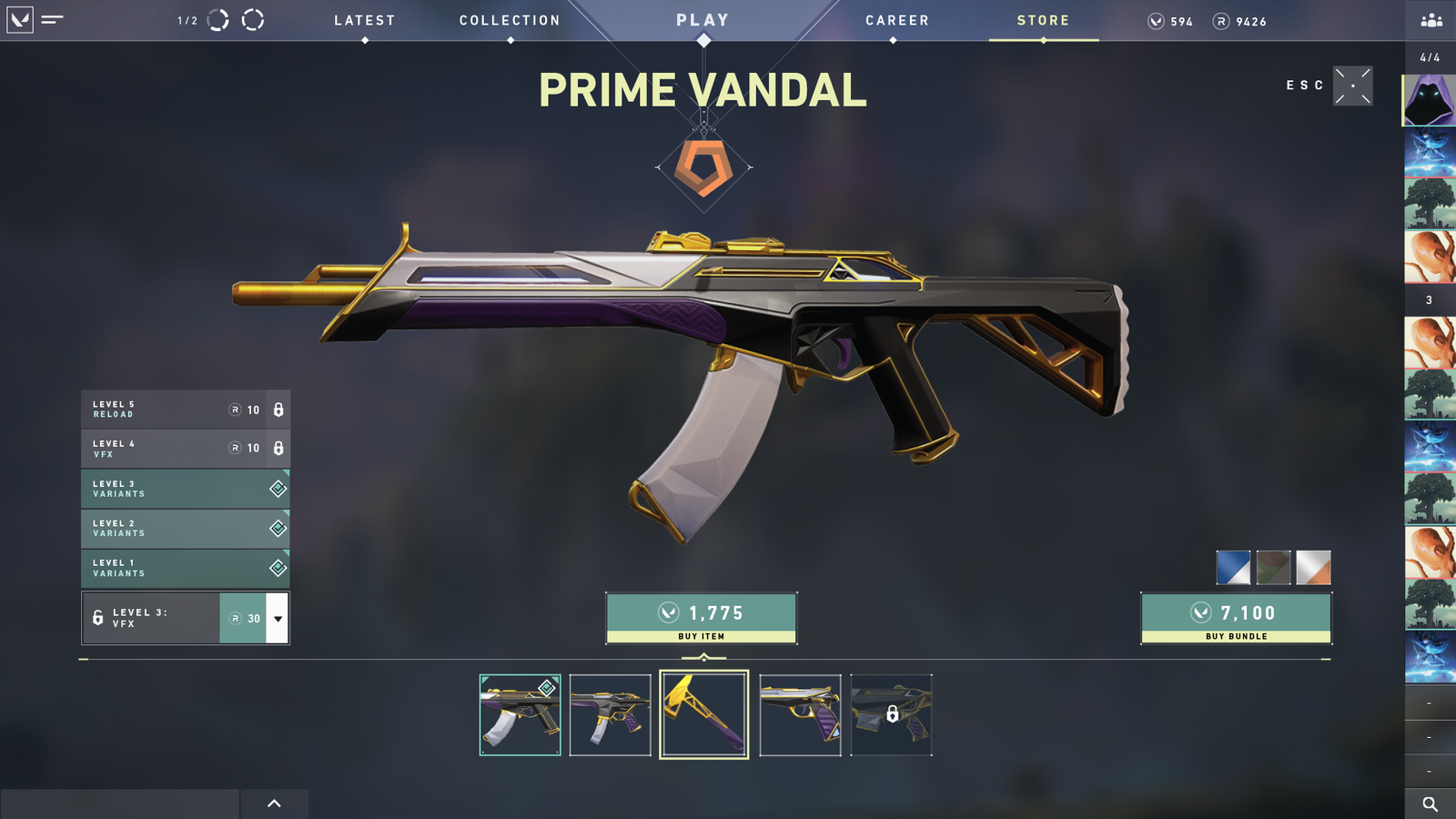Open the friends search magnifier
Viewport: 1456px width, 819px height.
[x=1430, y=804]
